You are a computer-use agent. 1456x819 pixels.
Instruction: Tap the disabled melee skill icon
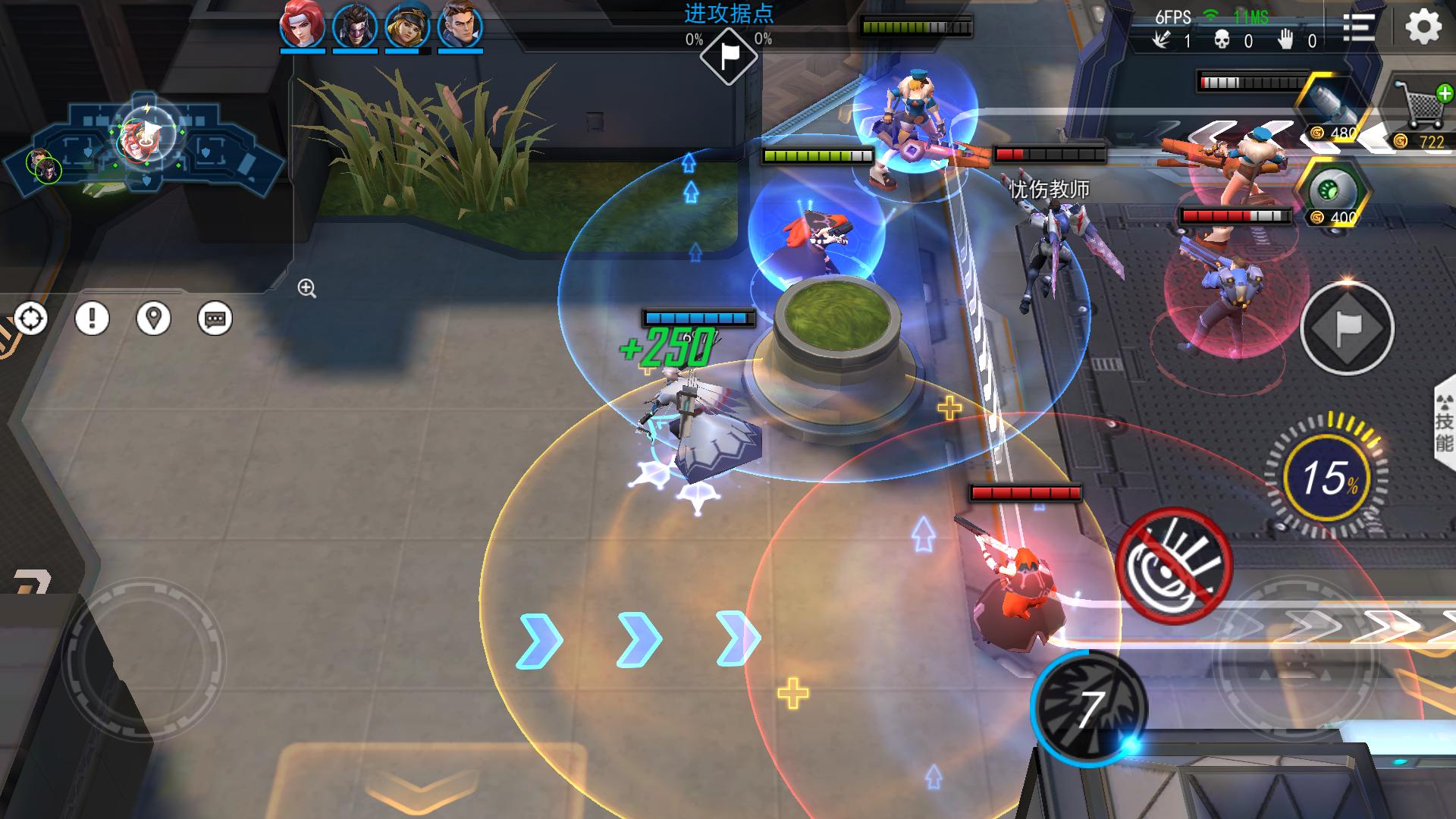[x=1174, y=566]
